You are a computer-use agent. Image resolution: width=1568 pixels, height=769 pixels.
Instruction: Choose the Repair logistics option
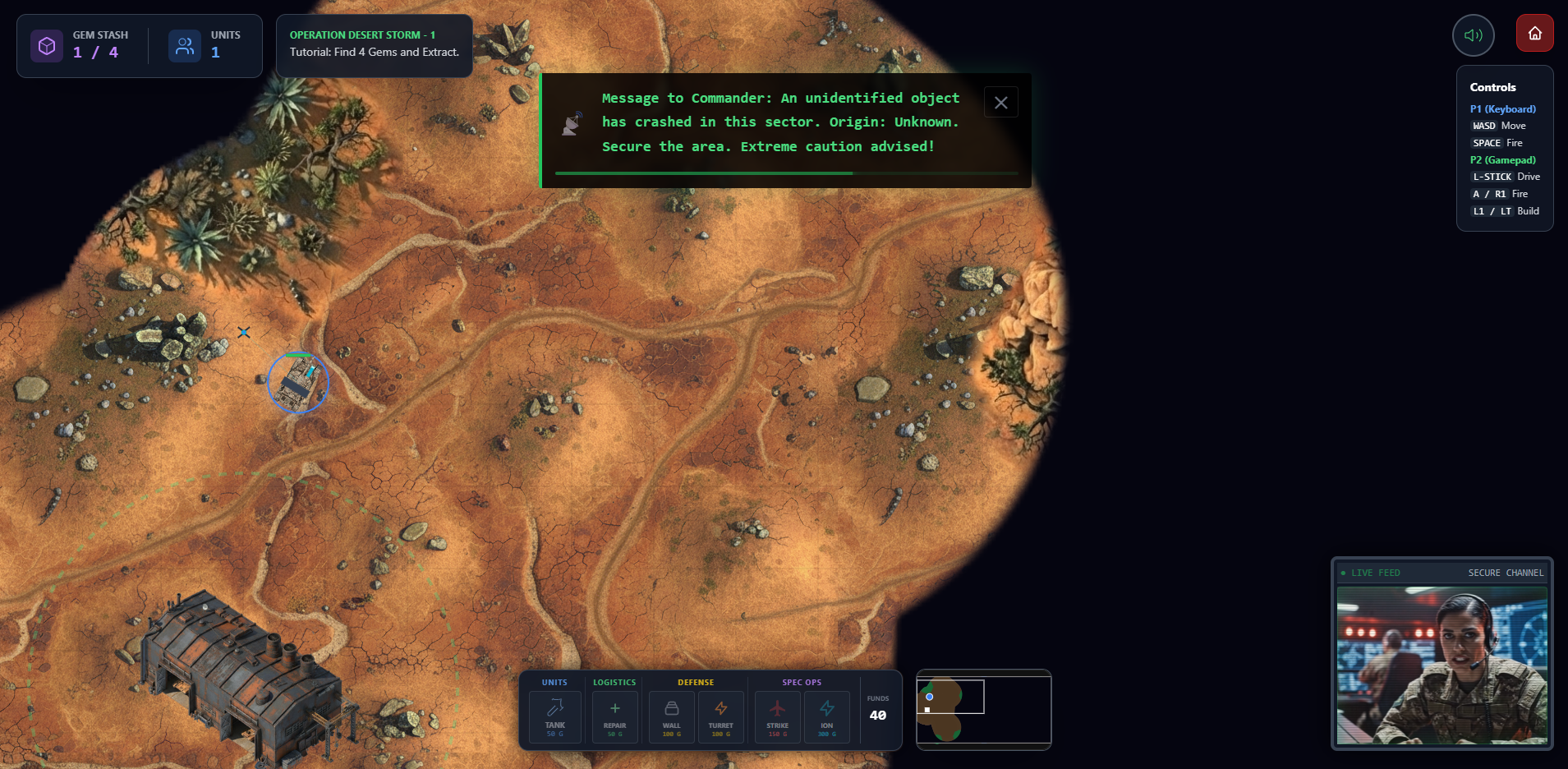click(614, 716)
